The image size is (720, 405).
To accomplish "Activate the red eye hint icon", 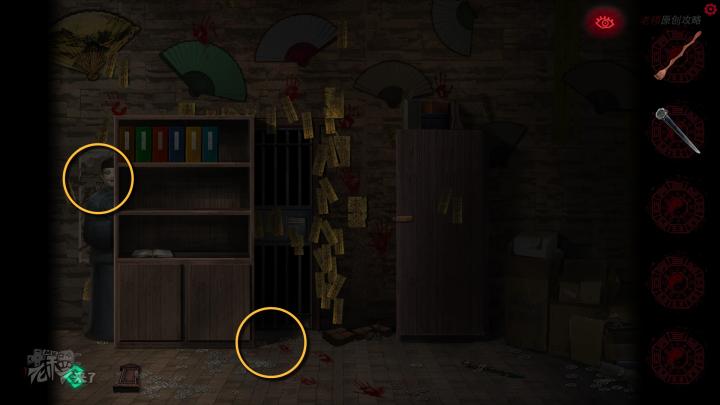I will [x=604, y=21].
